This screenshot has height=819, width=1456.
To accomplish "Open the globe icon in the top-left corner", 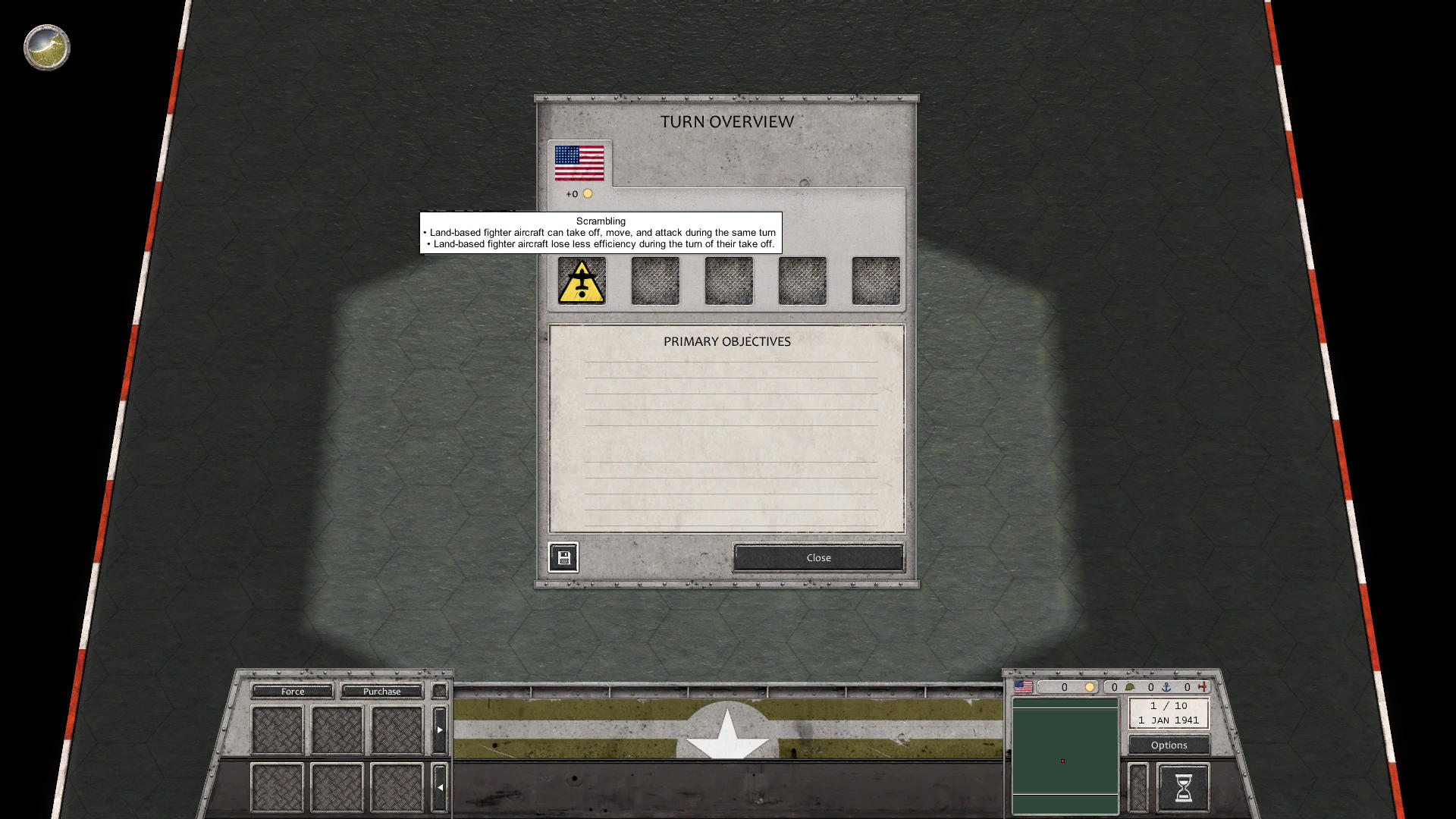I will [45, 47].
